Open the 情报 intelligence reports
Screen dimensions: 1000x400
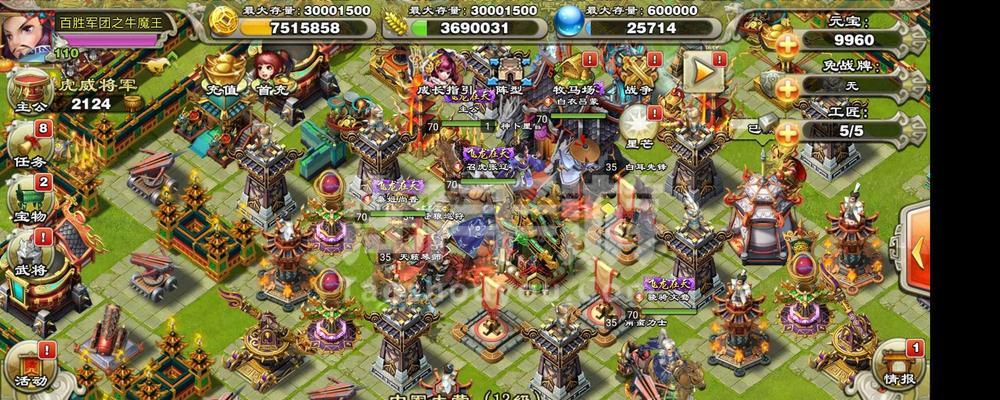point(895,365)
